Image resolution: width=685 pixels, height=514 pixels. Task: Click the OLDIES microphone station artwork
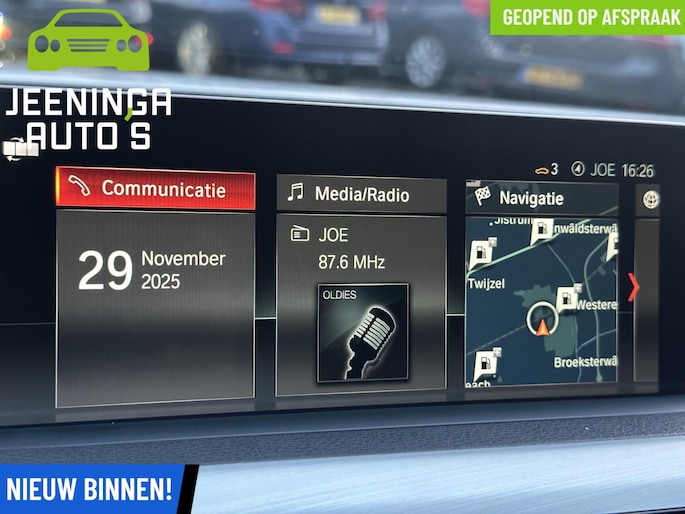[x=363, y=333]
